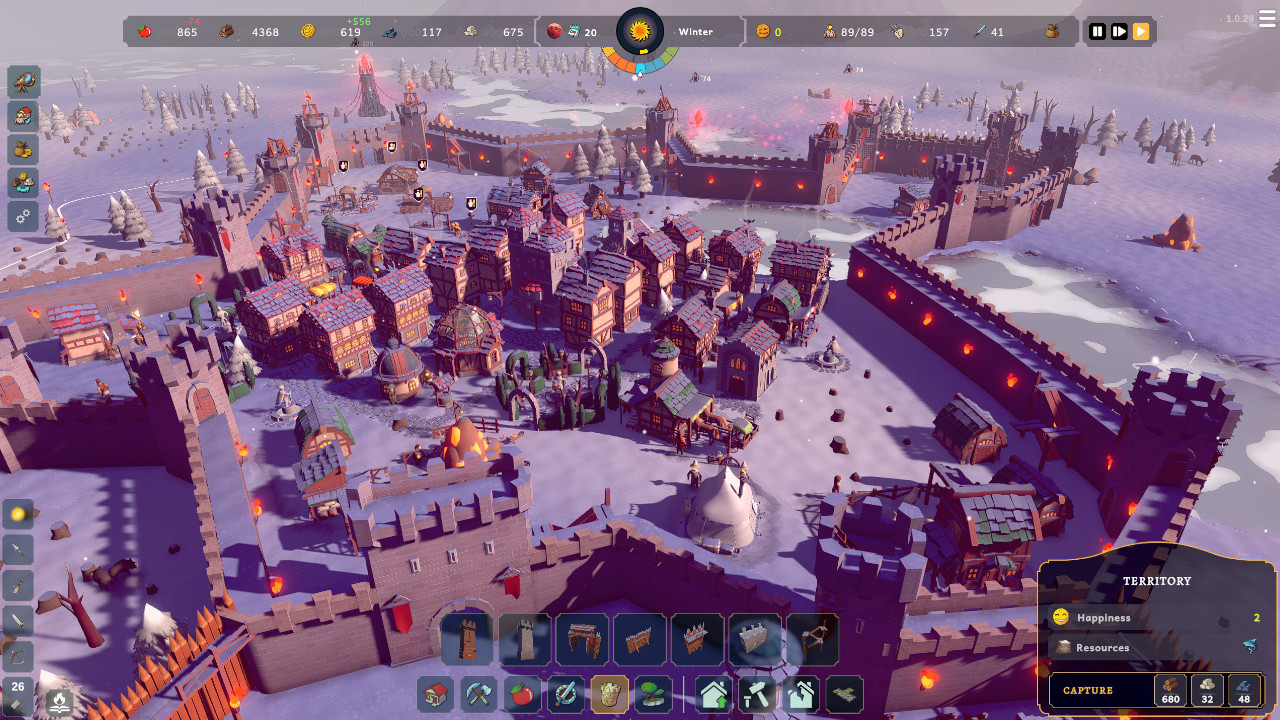The image size is (1280, 720).
Task: Activate the broken house demolish tool
Action: [x=800, y=695]
